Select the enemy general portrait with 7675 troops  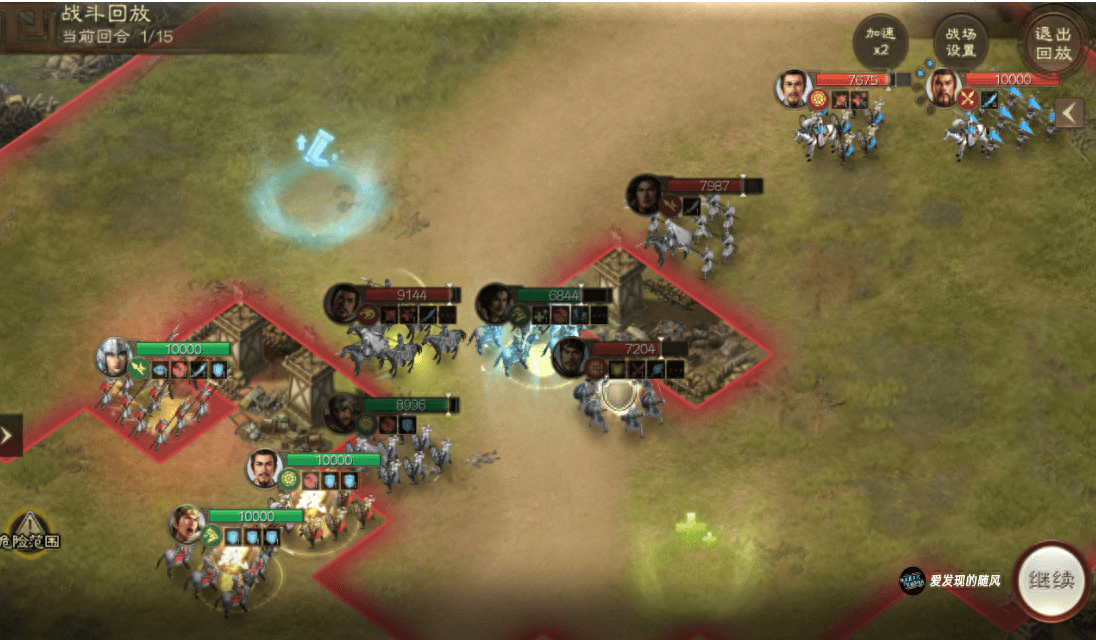793,87
